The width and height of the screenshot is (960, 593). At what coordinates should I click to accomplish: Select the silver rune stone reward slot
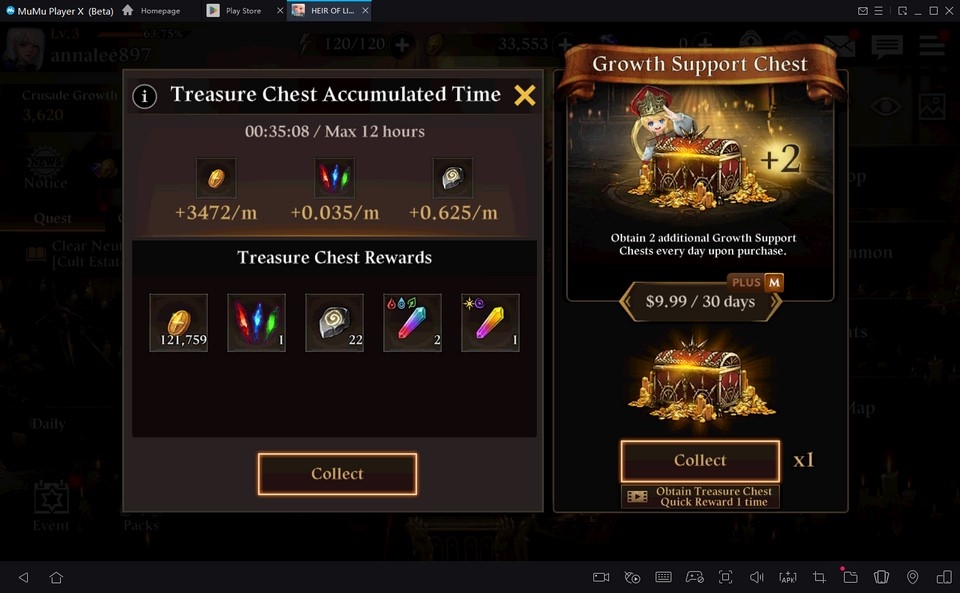tap(335, 323)
